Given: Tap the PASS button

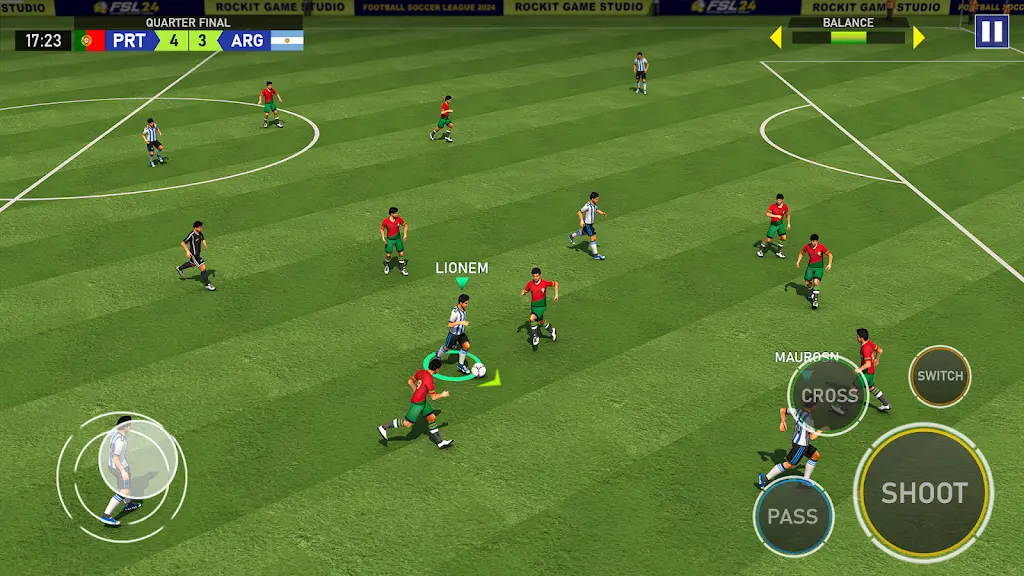Looking at the screenshot, I should click(793, 516).
